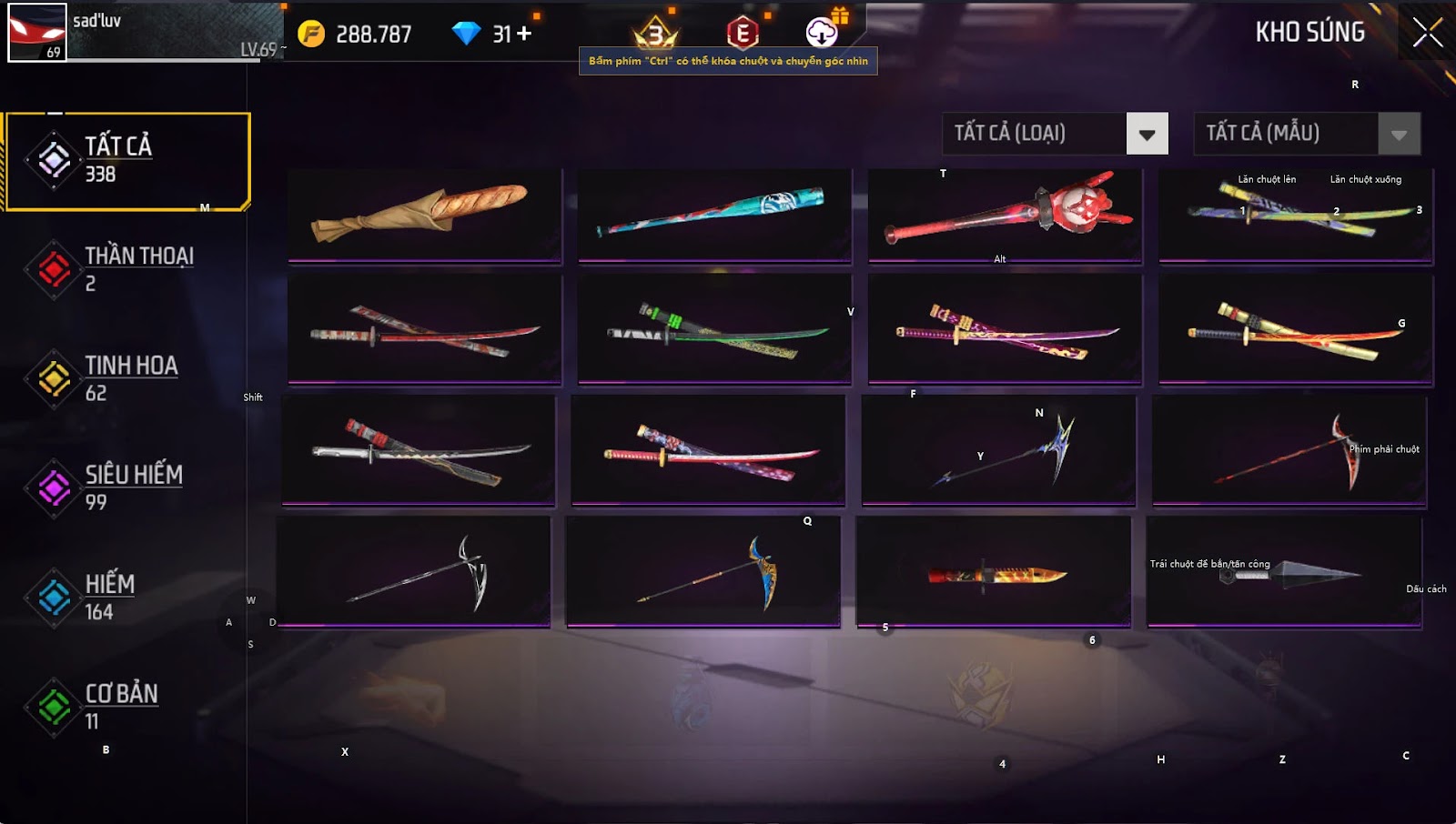Open the Tinh Hoa rarity category
This screenshot has height=824, width=1456.
(127, 378)
